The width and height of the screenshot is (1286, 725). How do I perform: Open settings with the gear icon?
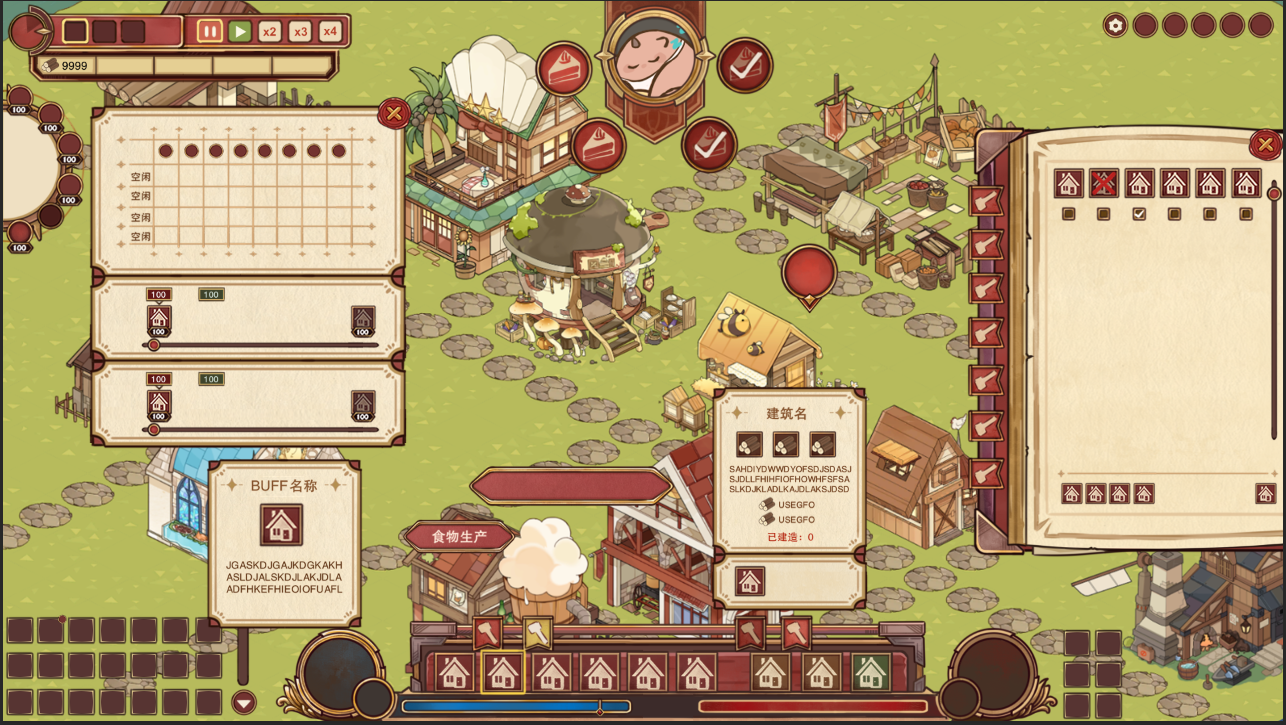point(1115,25)
